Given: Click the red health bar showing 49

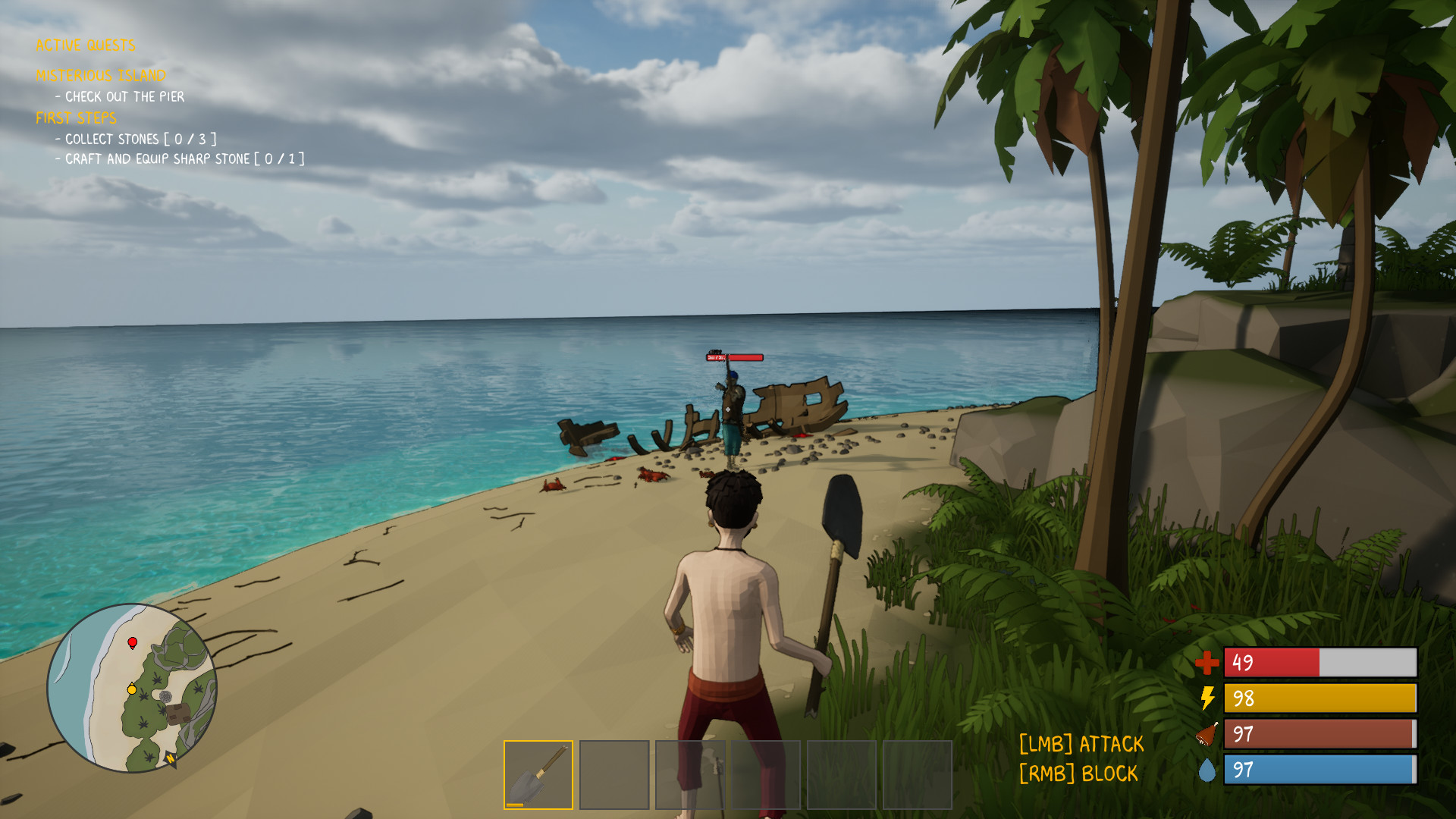Looking at the screenshot, I should point(1319,661).
